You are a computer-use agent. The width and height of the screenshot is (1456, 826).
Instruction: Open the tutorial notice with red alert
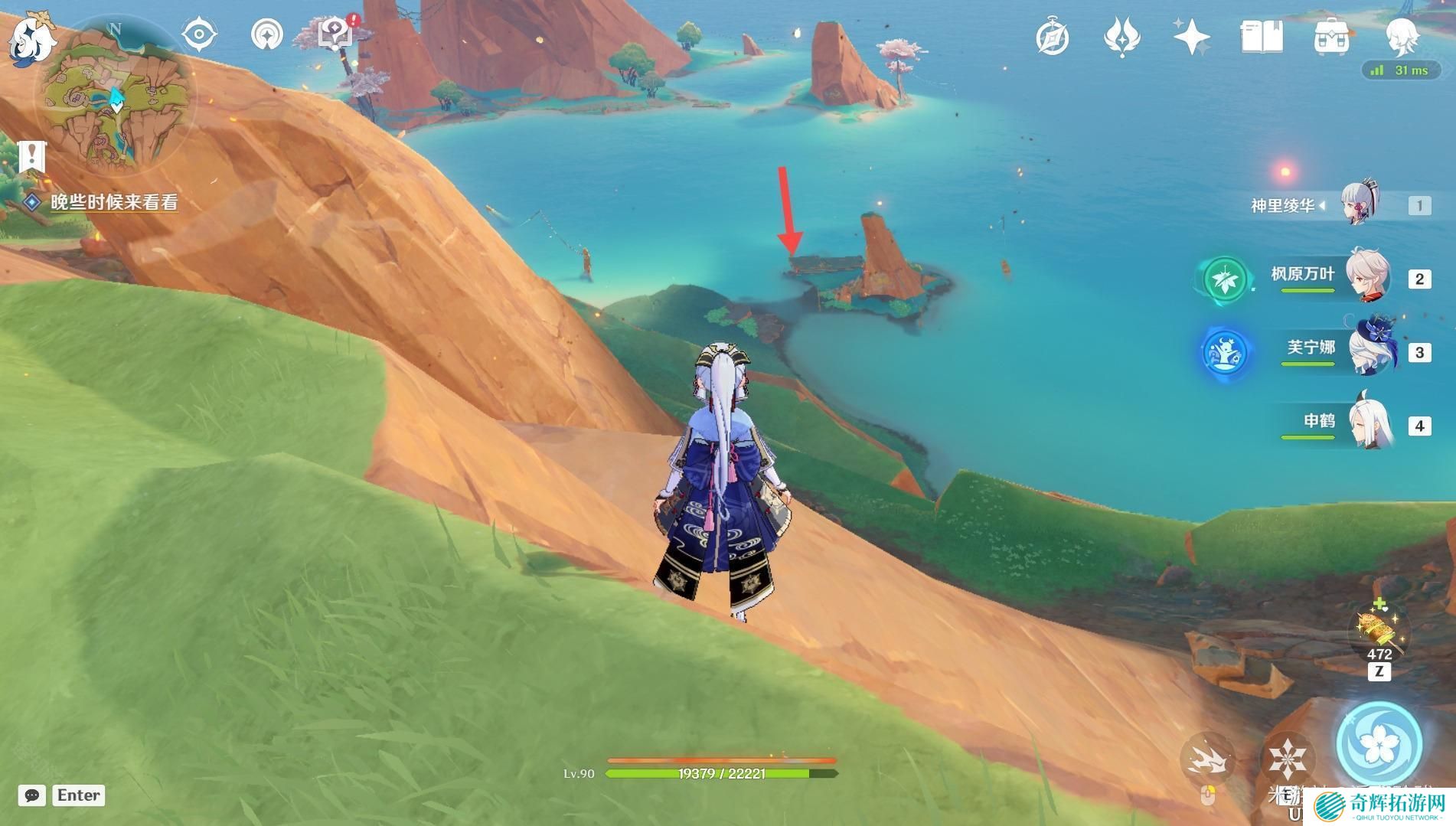pos(336,34)
